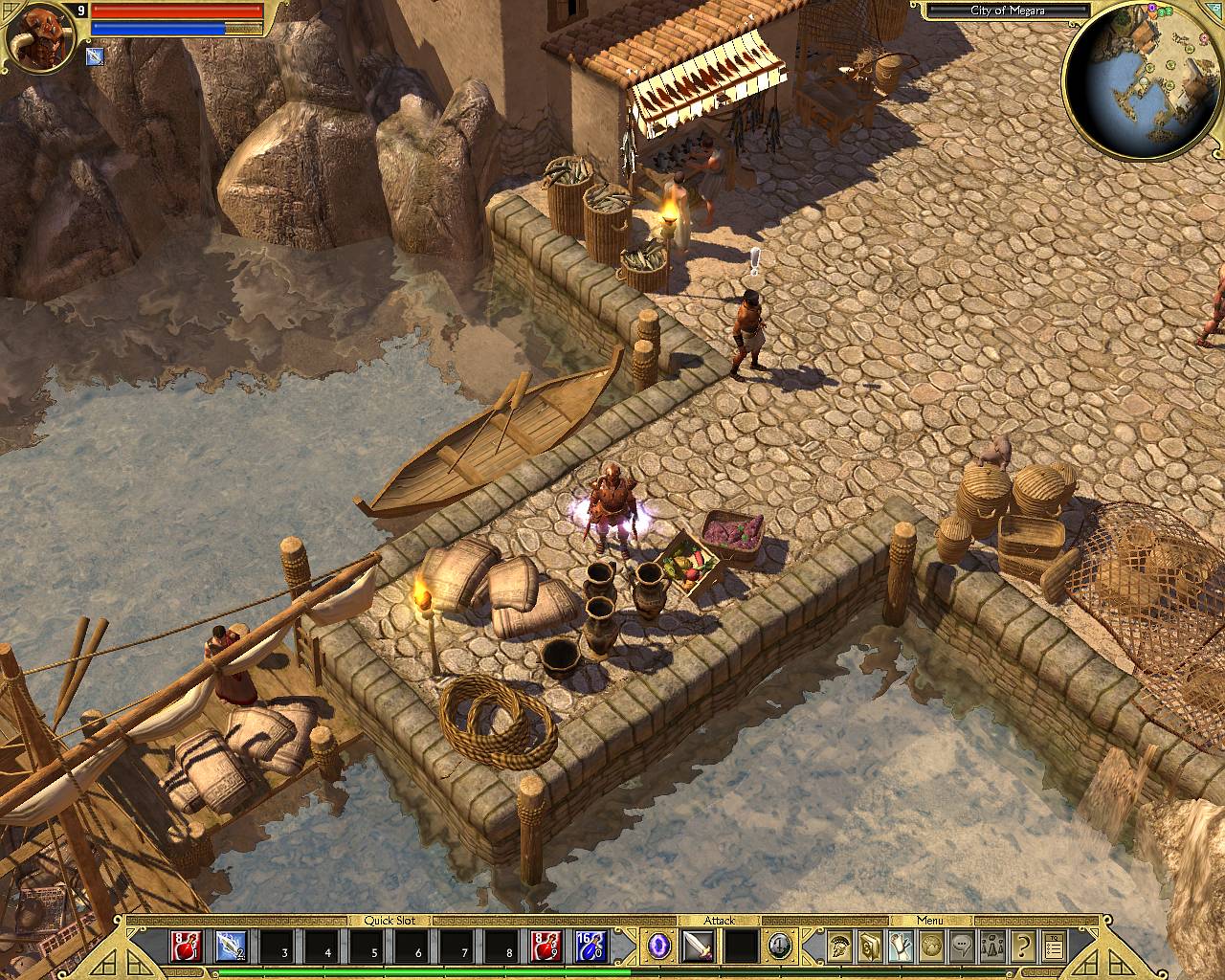
Task: Use the red health potion in quick slot 1
Action: click(x=187, y=947)
